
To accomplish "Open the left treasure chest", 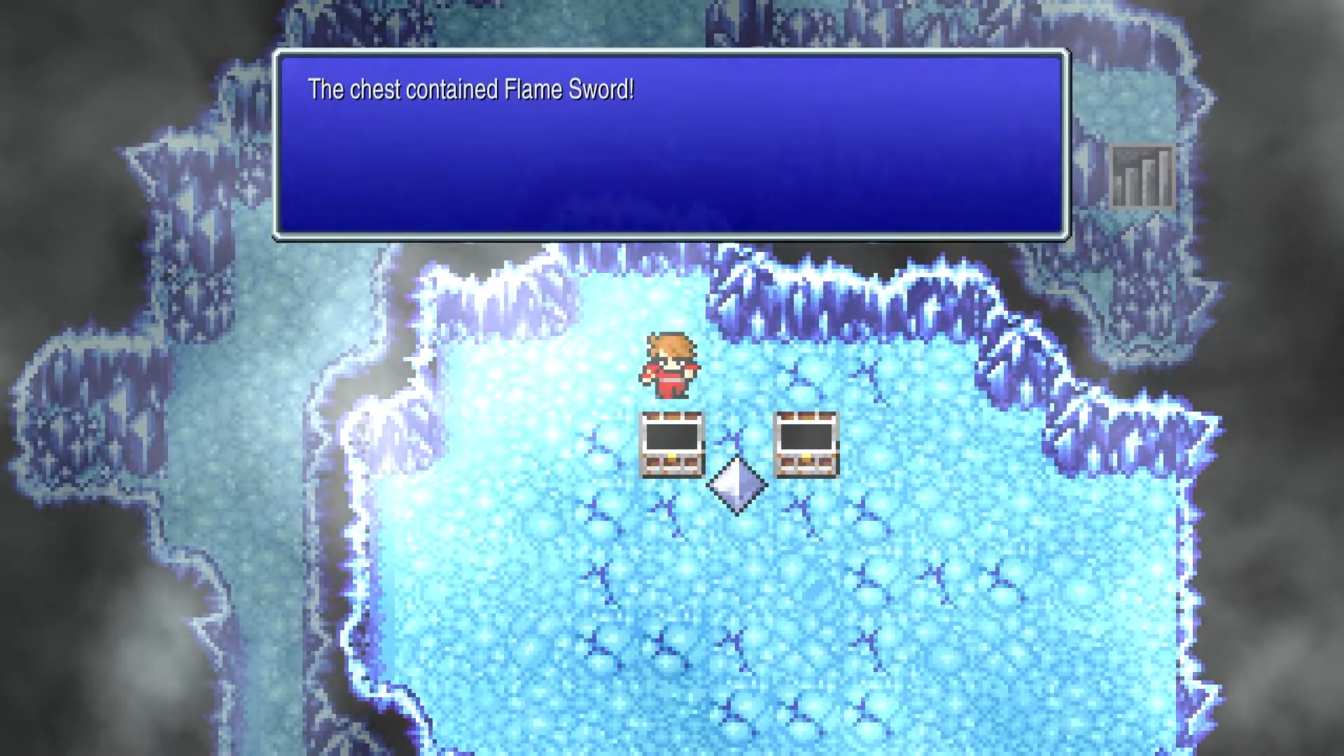I will click(672, 443).
